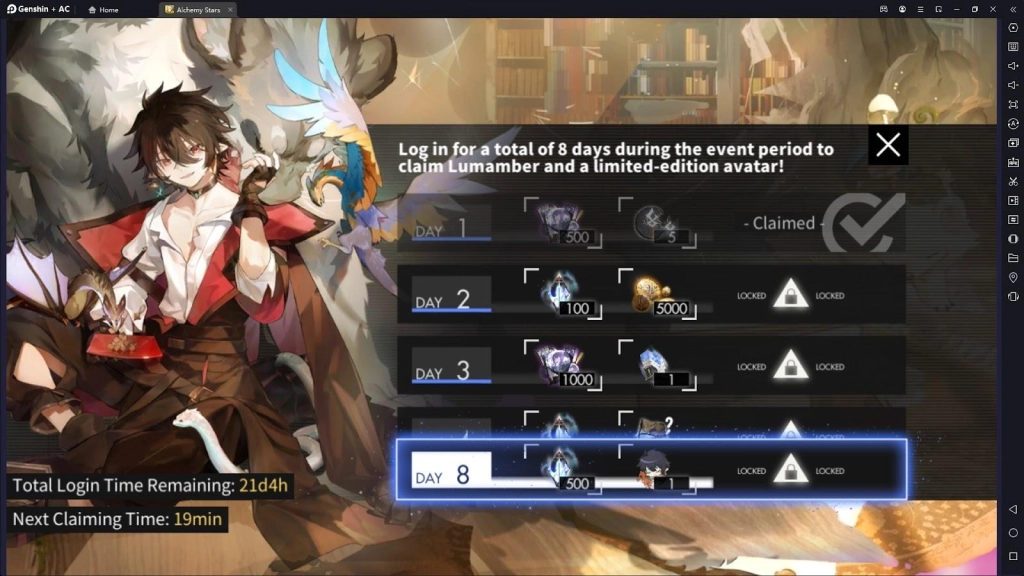Click the Day 3 locked padlock icon
The height and width of the screenshot is (576, 1024).
(791, 366)
